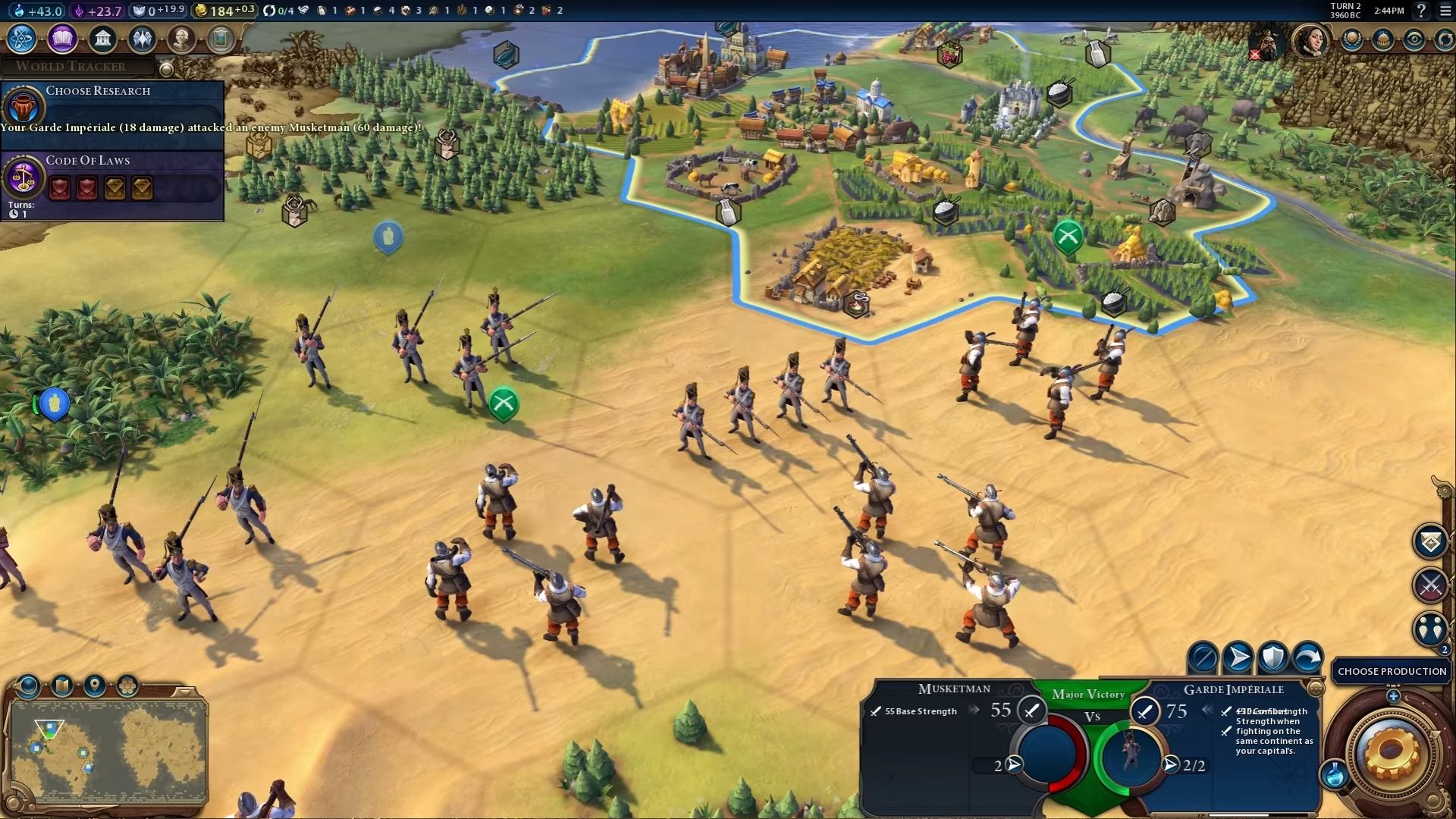
Task: Open the espionage eye icon
Action: (1414, 39)
